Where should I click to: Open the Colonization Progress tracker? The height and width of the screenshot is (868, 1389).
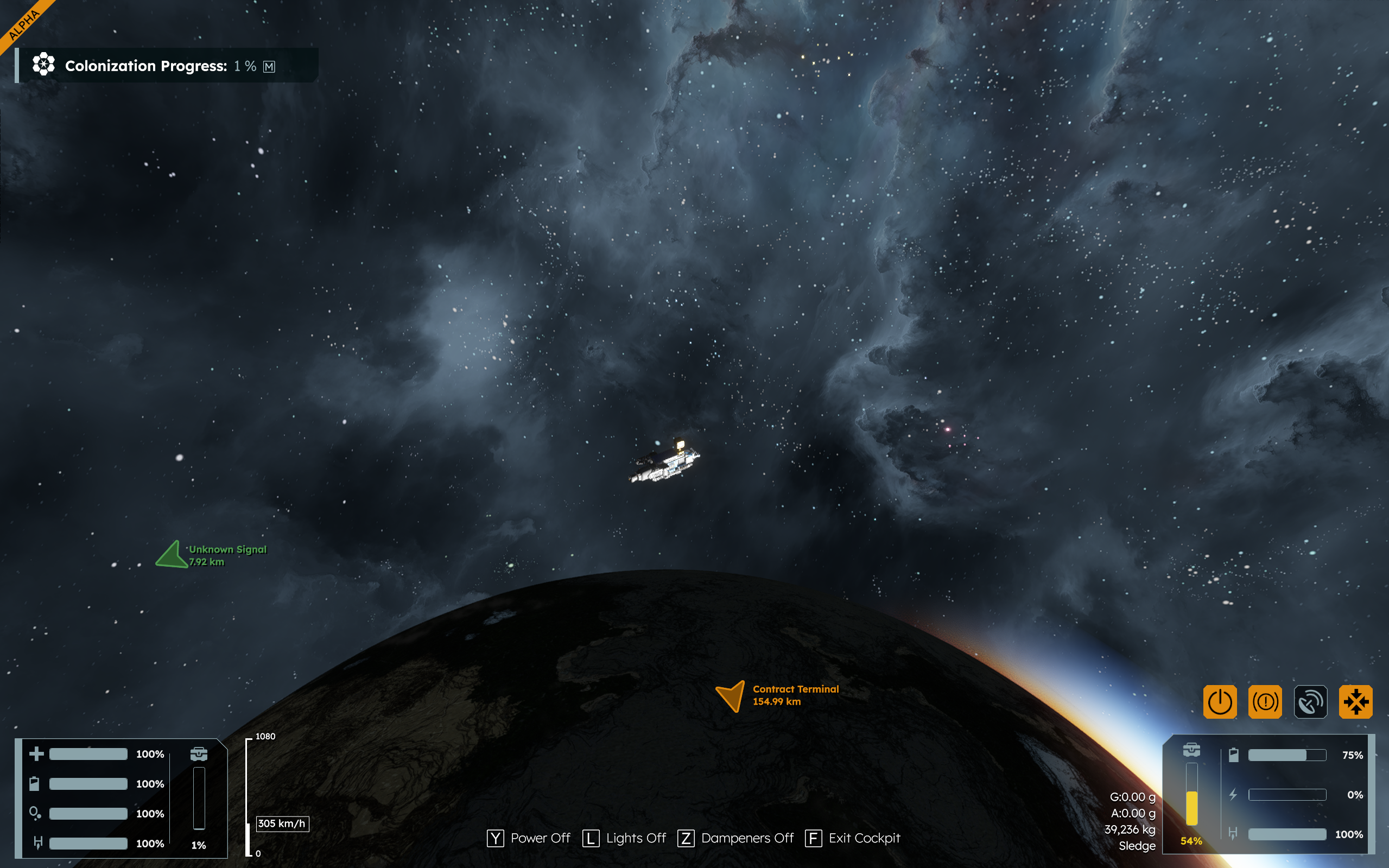coord(146,66)
